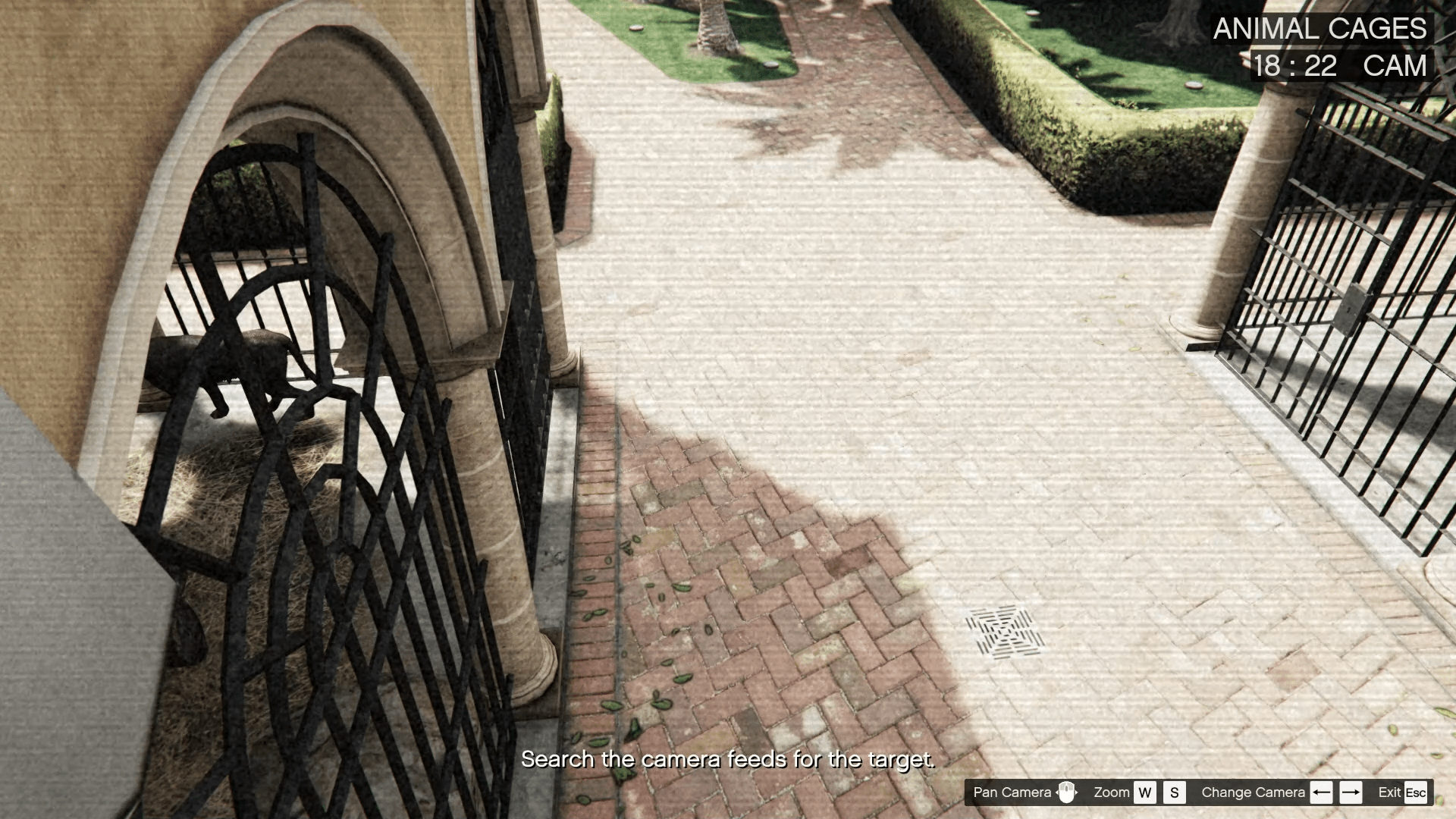Select the Exit menu entry
This screenshot has width=1456, height=819.
(1389, 792)
